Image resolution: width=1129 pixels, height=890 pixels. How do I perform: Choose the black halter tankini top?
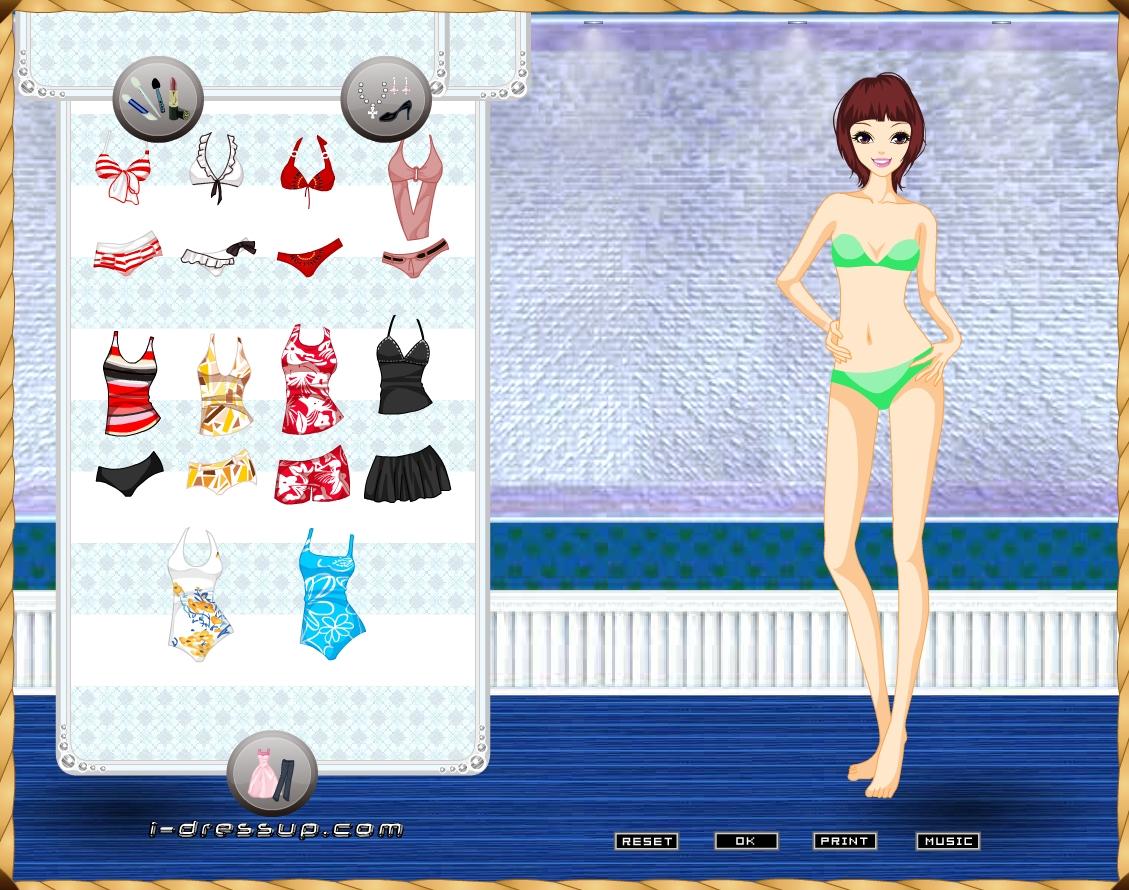coord(405,367)
